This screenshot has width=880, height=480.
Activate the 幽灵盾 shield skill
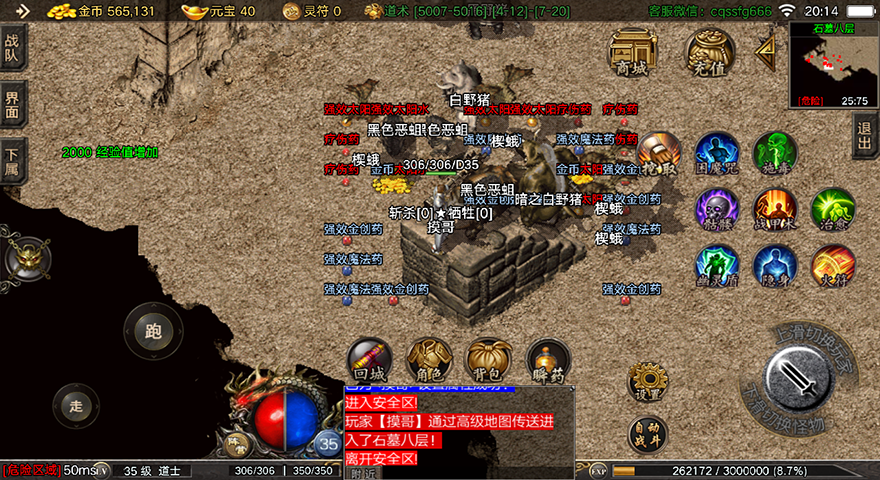point(717,267)
